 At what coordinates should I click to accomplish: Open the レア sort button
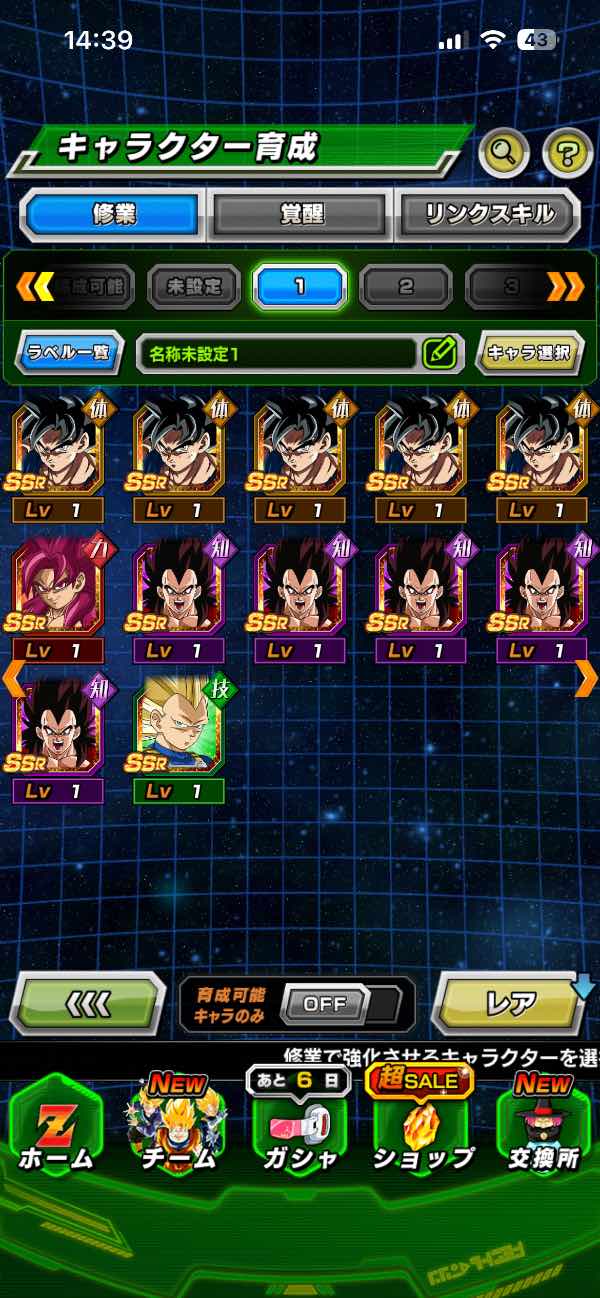point(510,1003)
